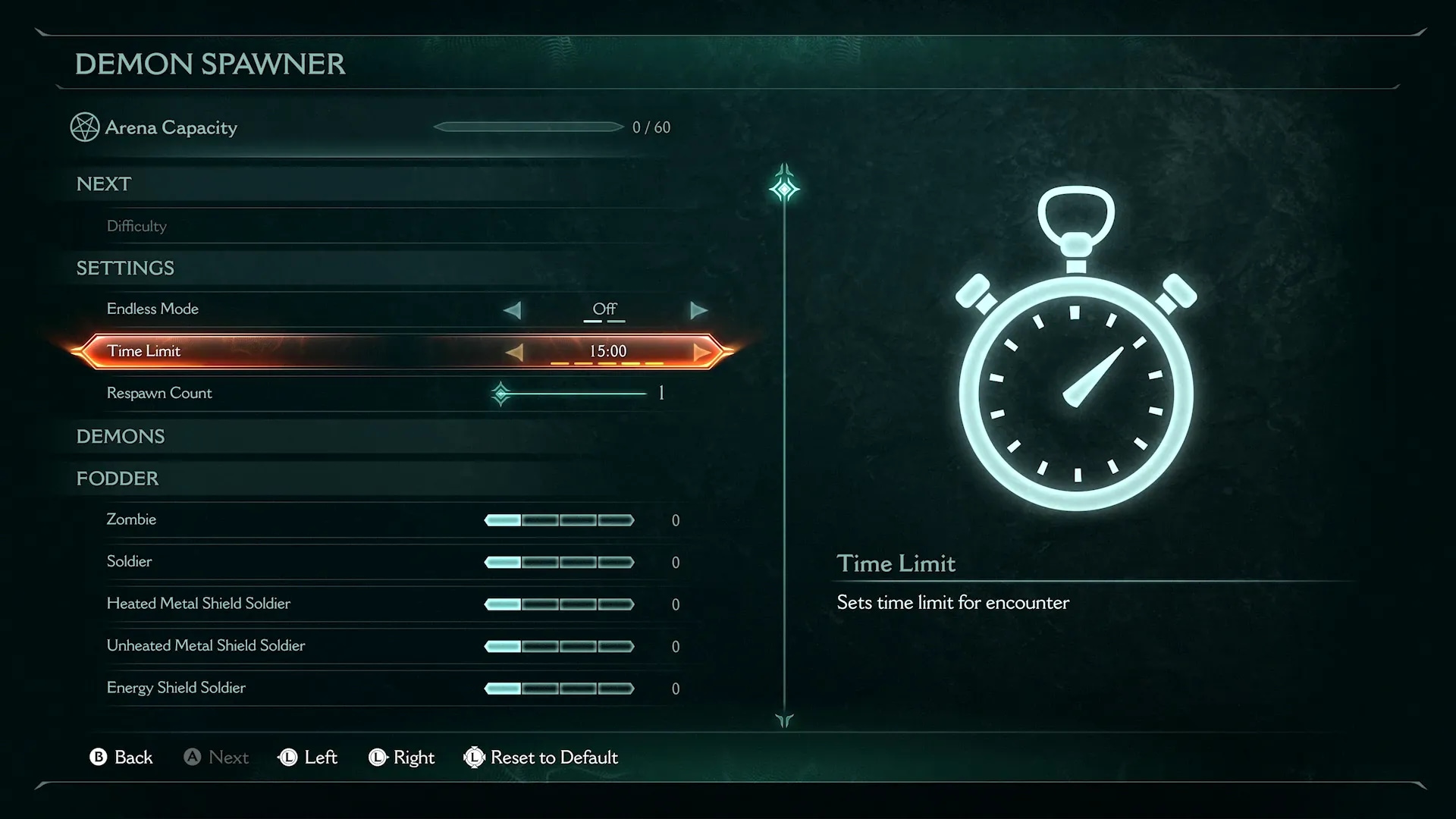Choose Reset to Default
Image resolution: width=1456 pixels, height=819 pixels.
(541, 758)
